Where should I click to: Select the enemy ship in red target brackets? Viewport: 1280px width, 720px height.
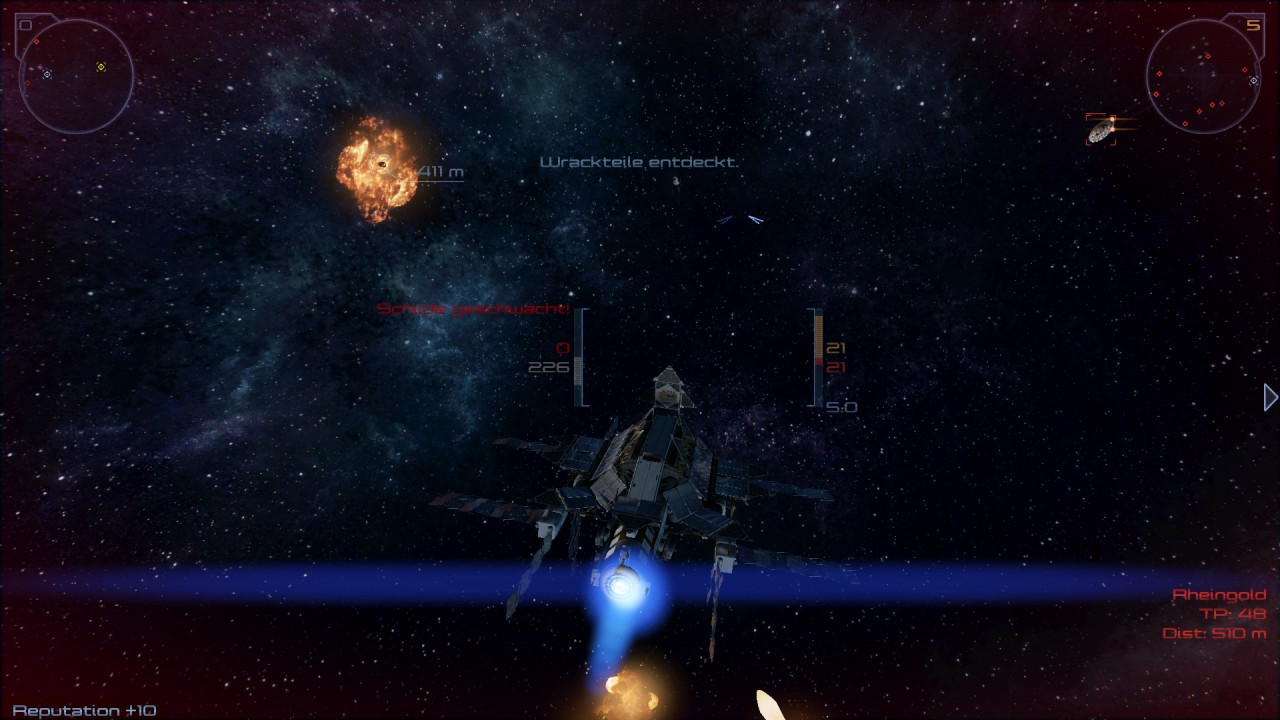click(x=1101, y=130)
